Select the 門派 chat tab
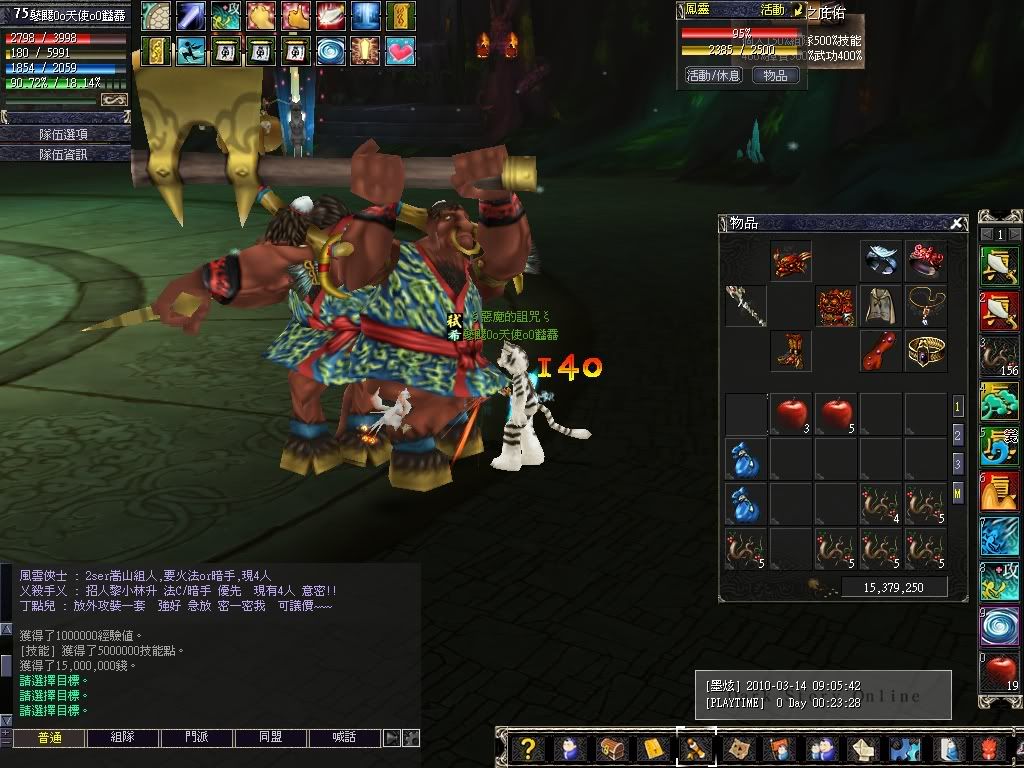 pos(197,738)
